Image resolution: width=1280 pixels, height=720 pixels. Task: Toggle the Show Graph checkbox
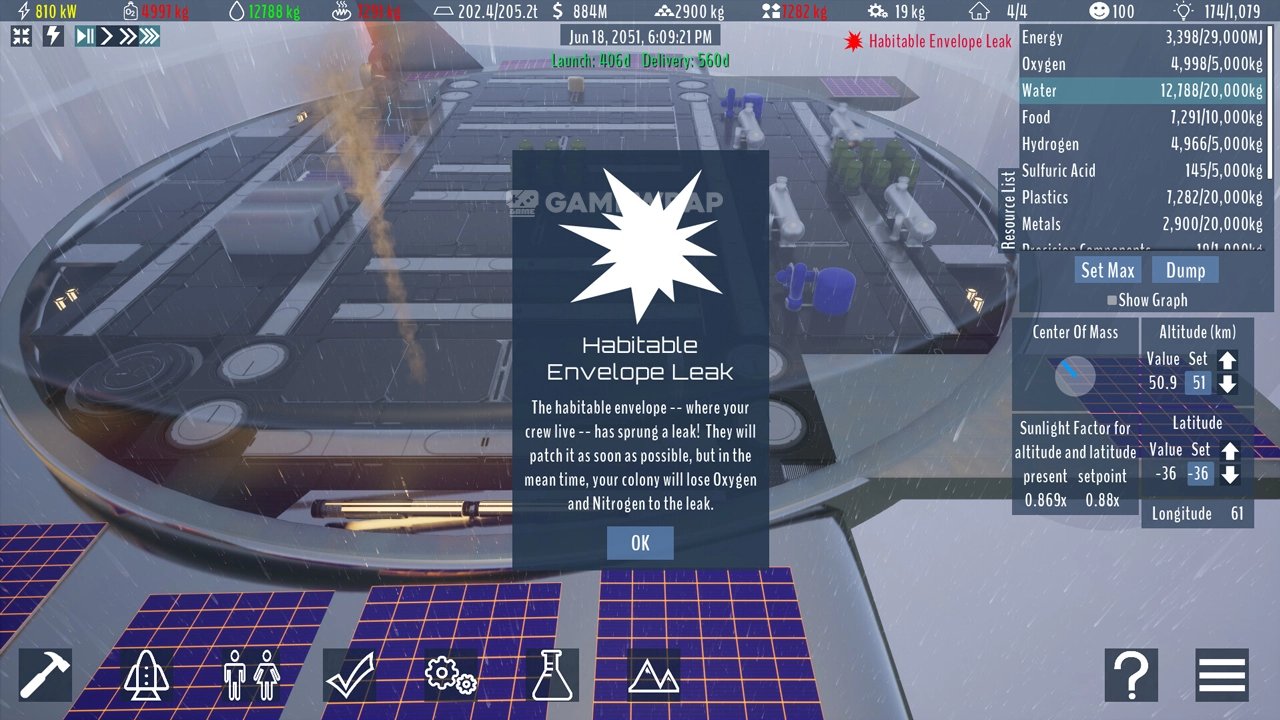tap(1112, 300)
